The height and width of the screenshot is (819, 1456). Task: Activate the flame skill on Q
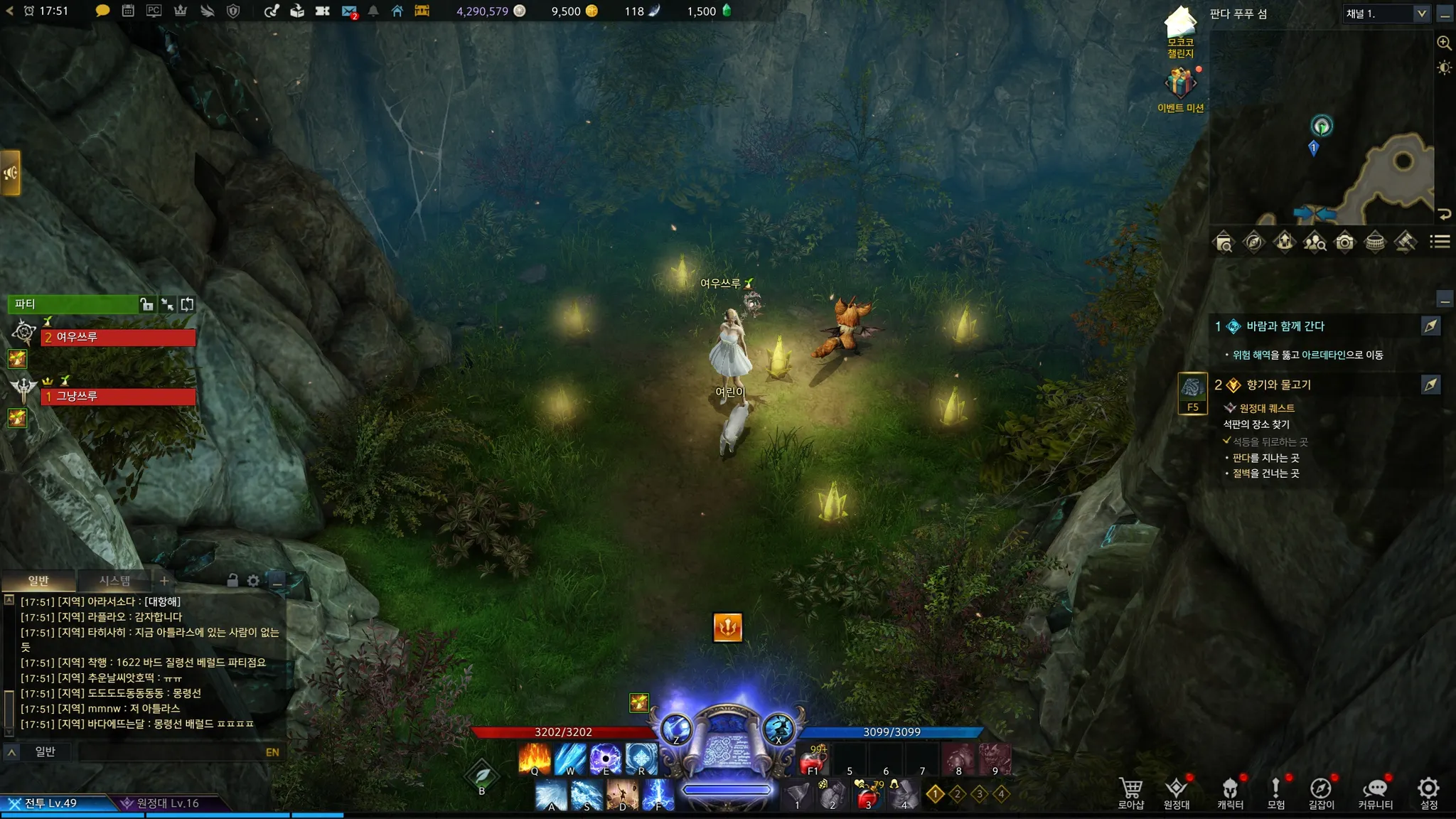(535, 758)
